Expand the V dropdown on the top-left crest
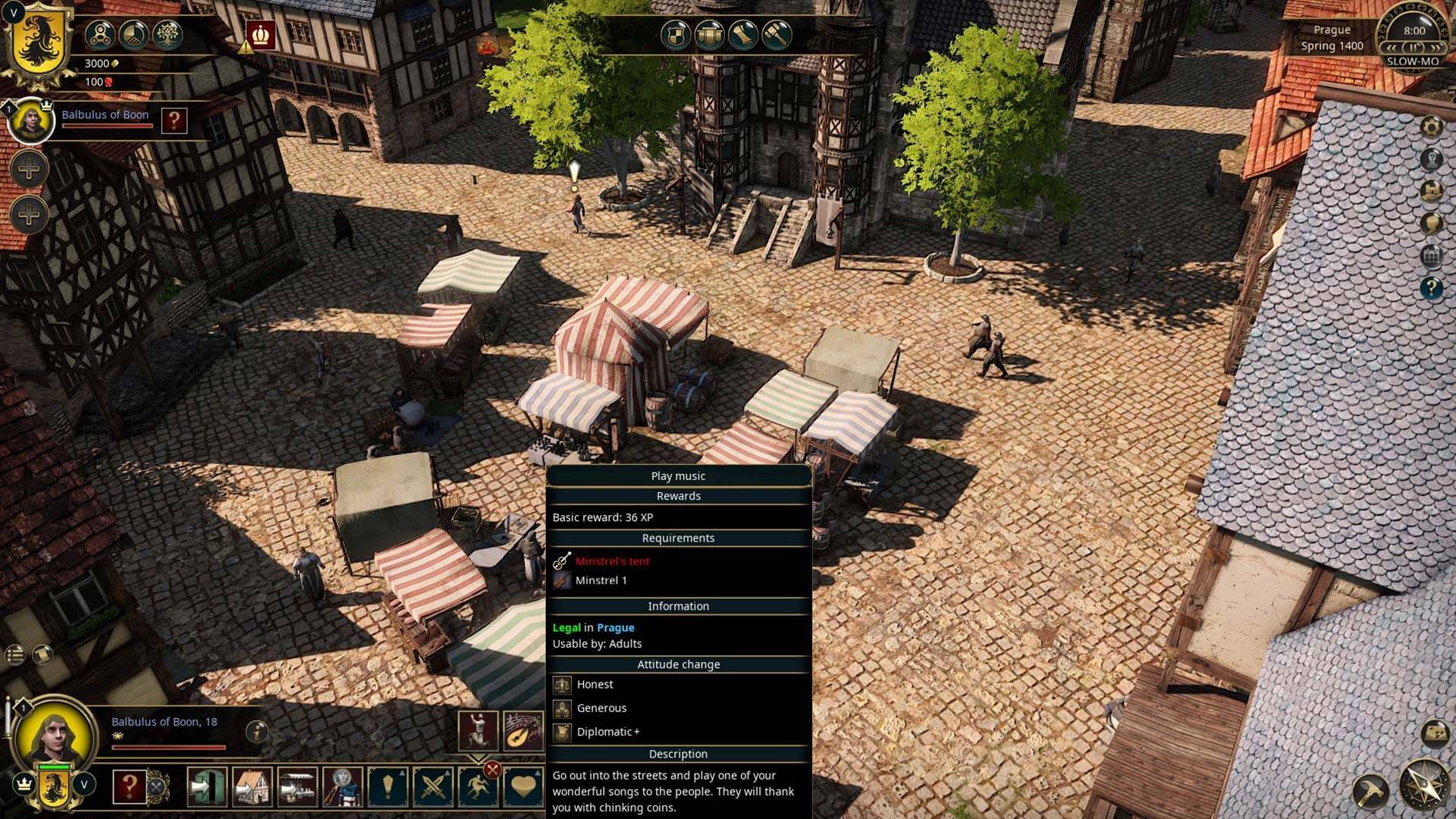 coord(14,12)
